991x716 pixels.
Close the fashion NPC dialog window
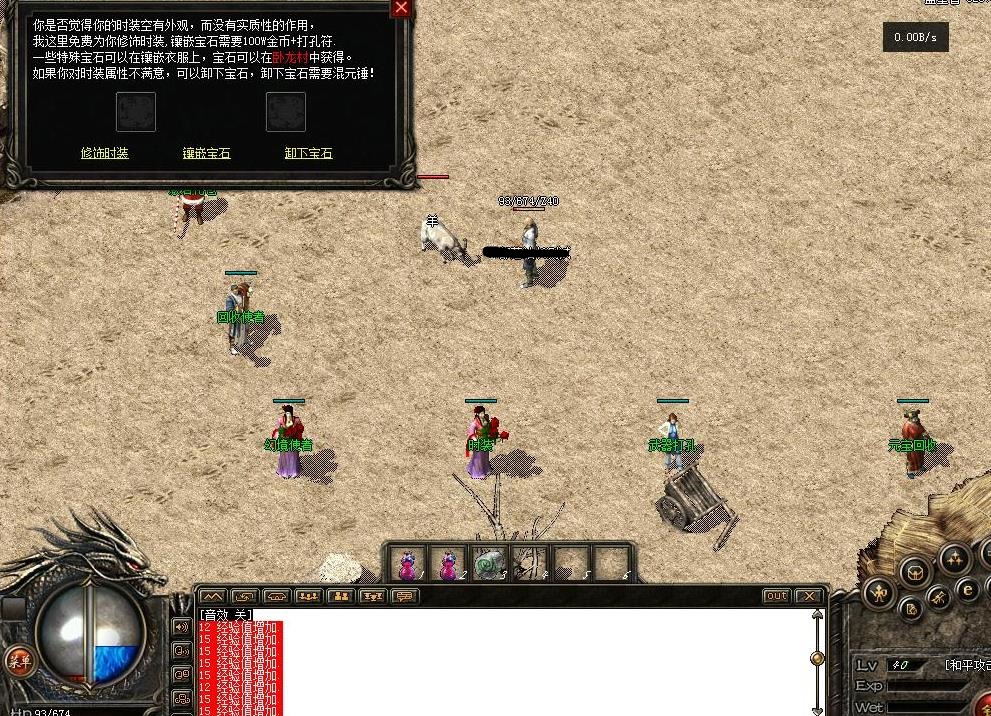coord(401,8)
